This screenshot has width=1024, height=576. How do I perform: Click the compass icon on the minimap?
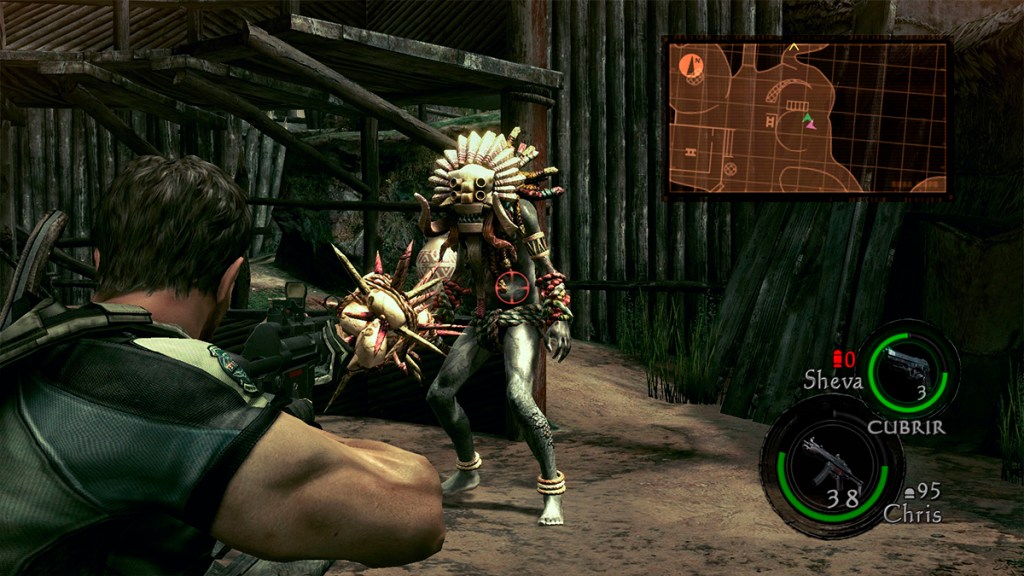pos(691,67)
